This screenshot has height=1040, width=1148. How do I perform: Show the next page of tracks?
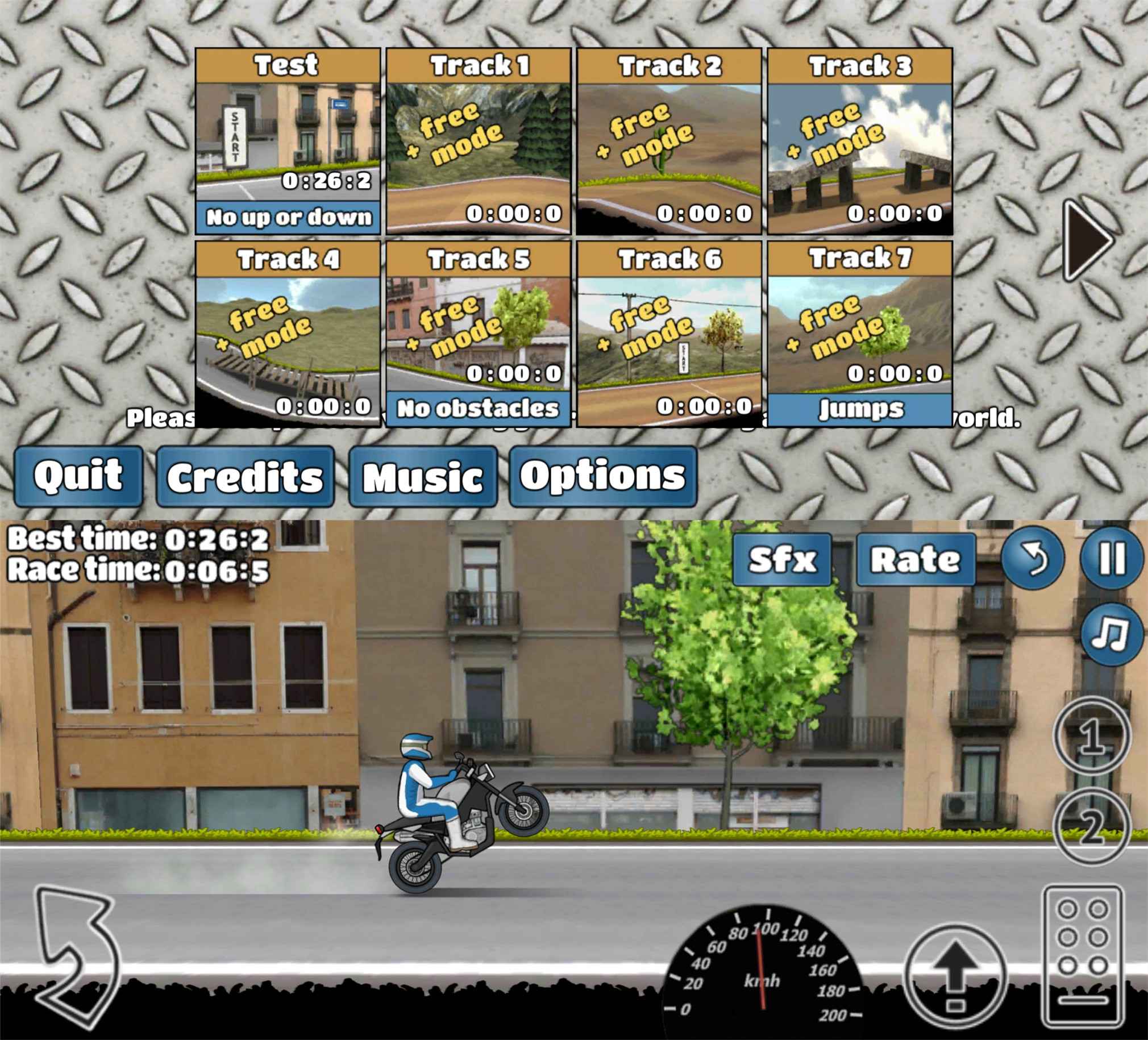(1087, 240)
